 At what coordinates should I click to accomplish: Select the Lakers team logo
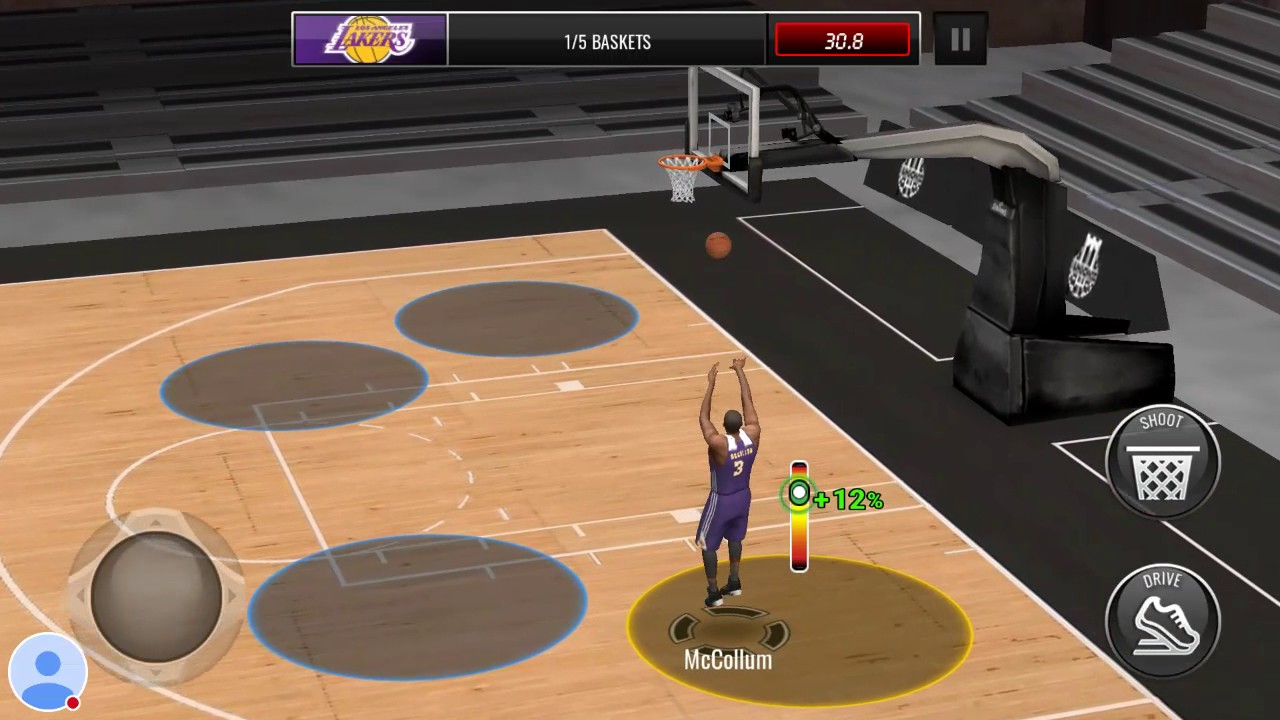[x=369, y=40]
